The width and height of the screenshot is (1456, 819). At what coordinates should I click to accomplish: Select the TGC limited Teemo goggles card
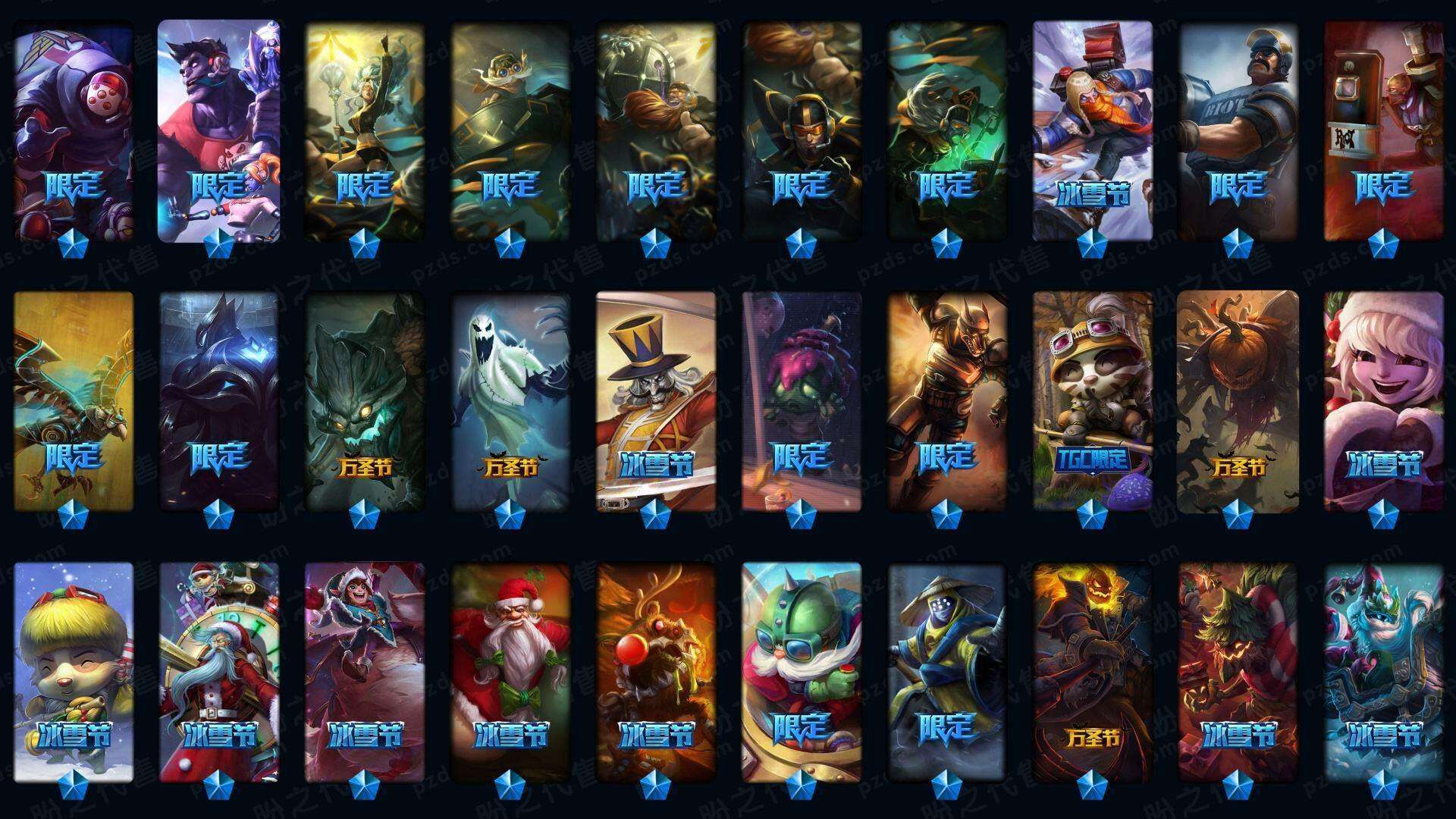click(x=1092, y=400)
